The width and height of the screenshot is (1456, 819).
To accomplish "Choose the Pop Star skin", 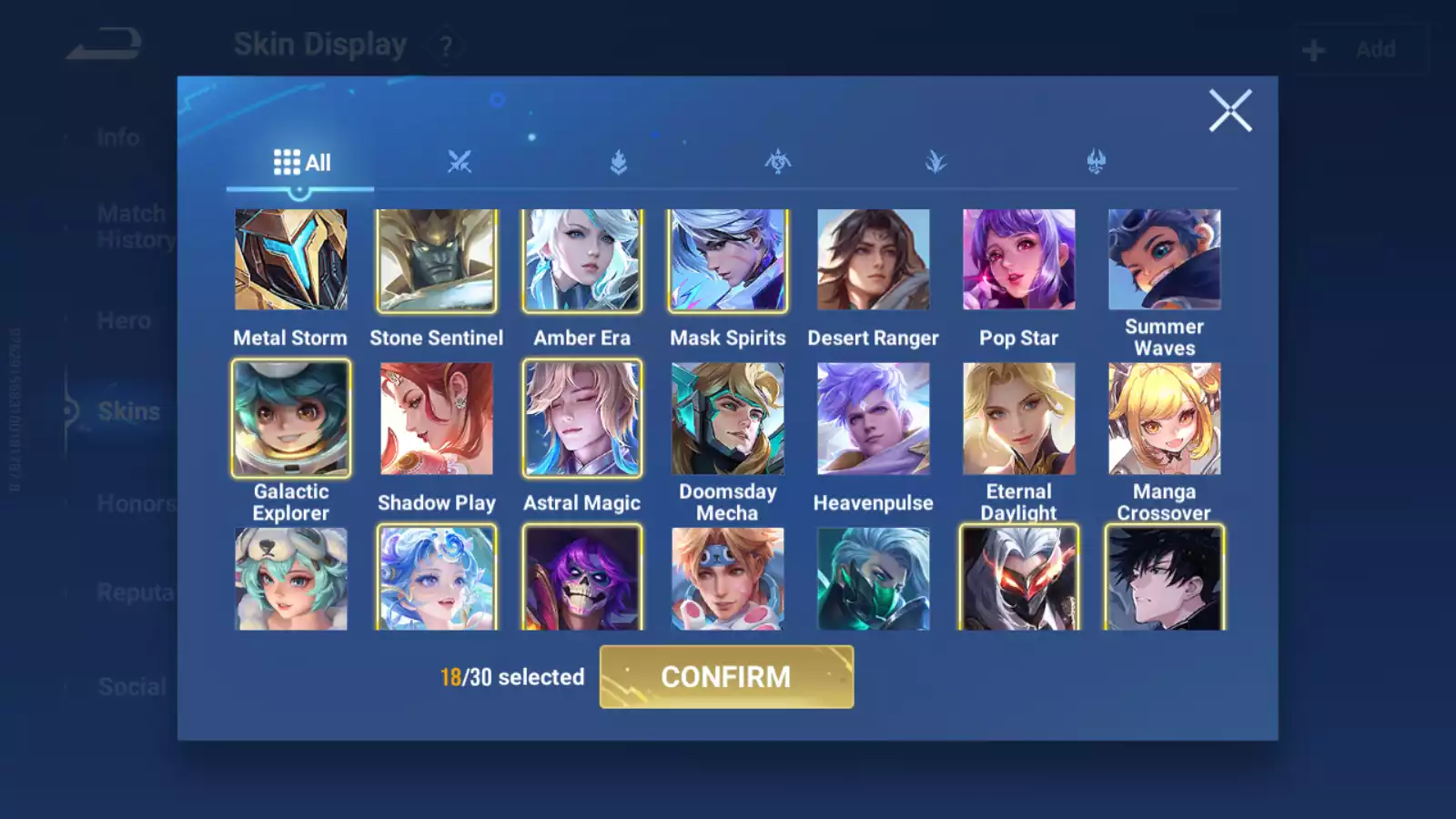I will (x=1019, y=260).
